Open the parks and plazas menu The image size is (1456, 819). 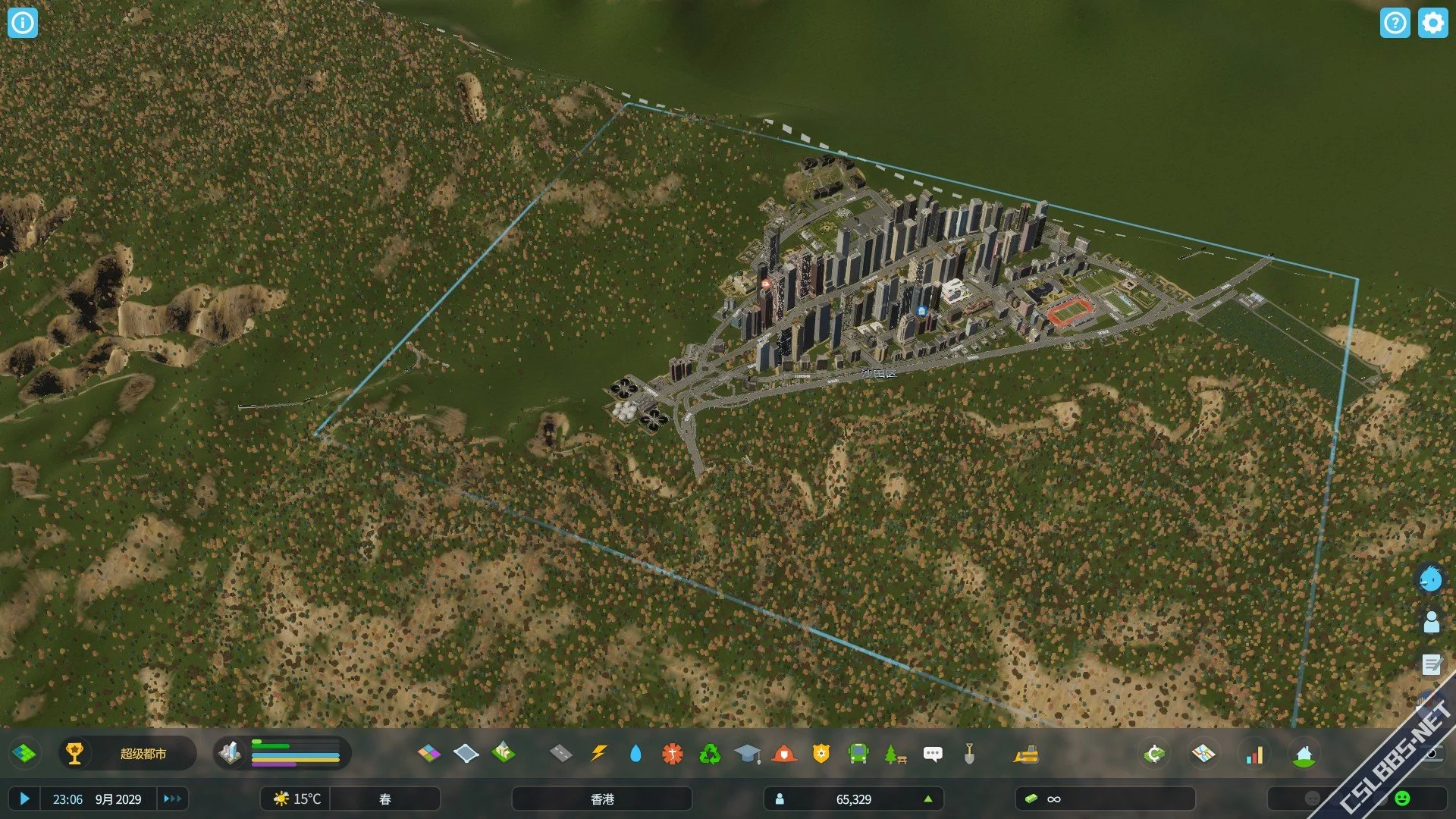[x=895, y=753]
